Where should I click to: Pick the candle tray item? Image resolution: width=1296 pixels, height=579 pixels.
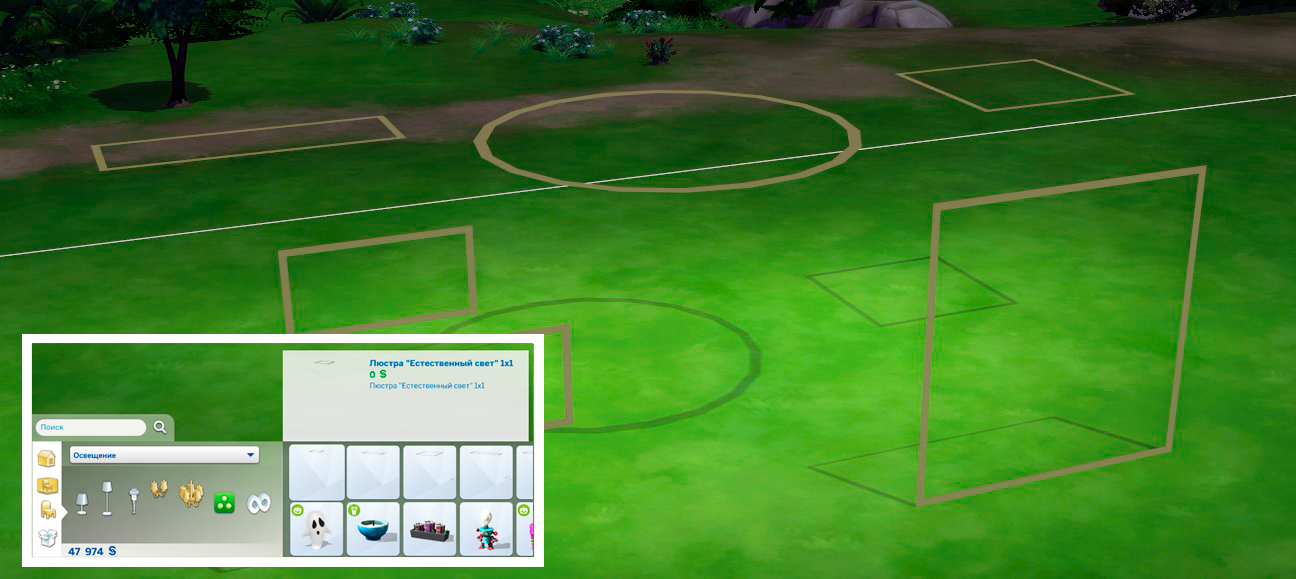point(430,530)
